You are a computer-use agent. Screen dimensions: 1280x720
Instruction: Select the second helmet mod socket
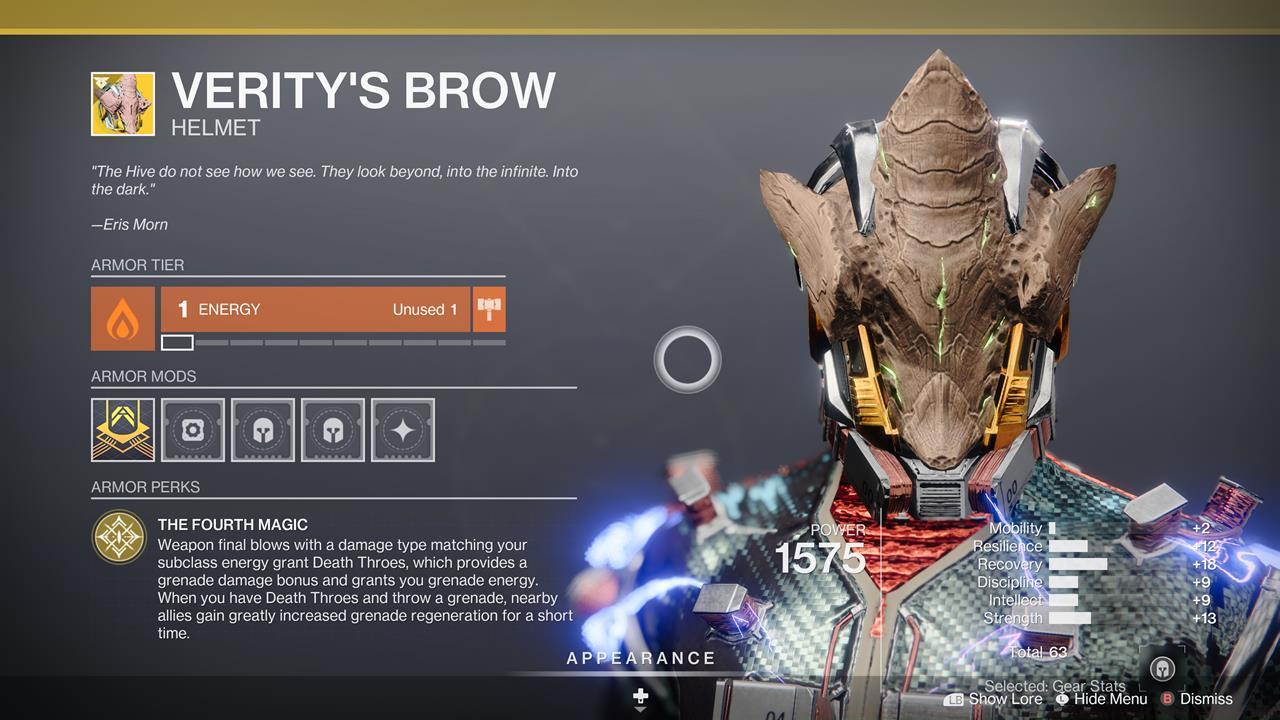tap(332, 429)
